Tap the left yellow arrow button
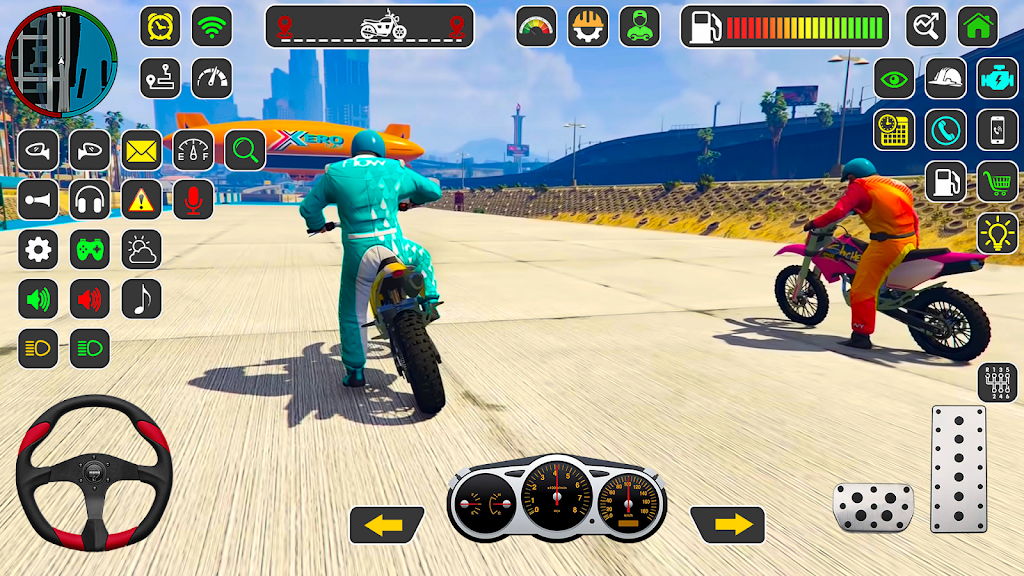Image resolution: width=1024 pixels, height=576 pixels. (386, 525)
